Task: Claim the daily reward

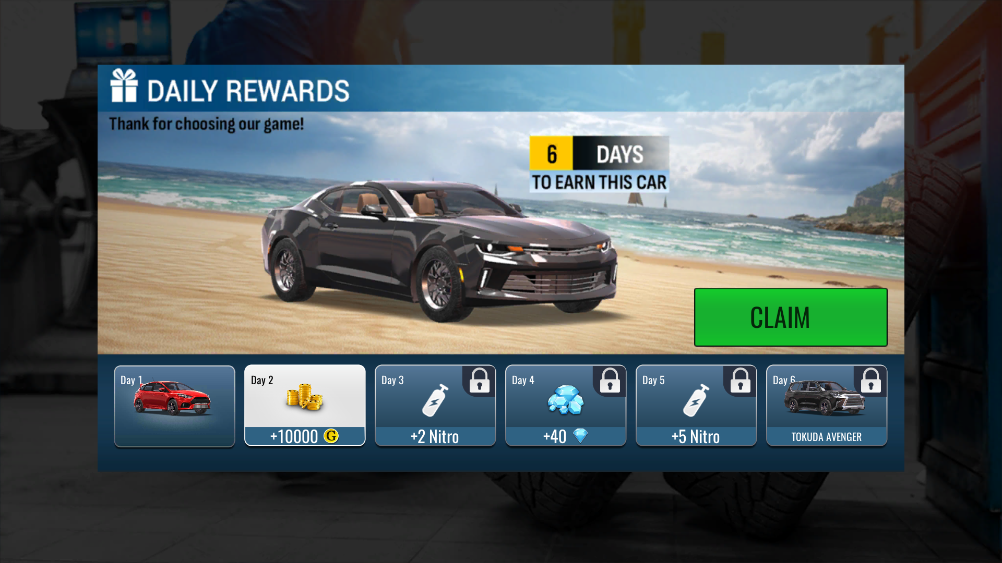Action: (790, 317)
